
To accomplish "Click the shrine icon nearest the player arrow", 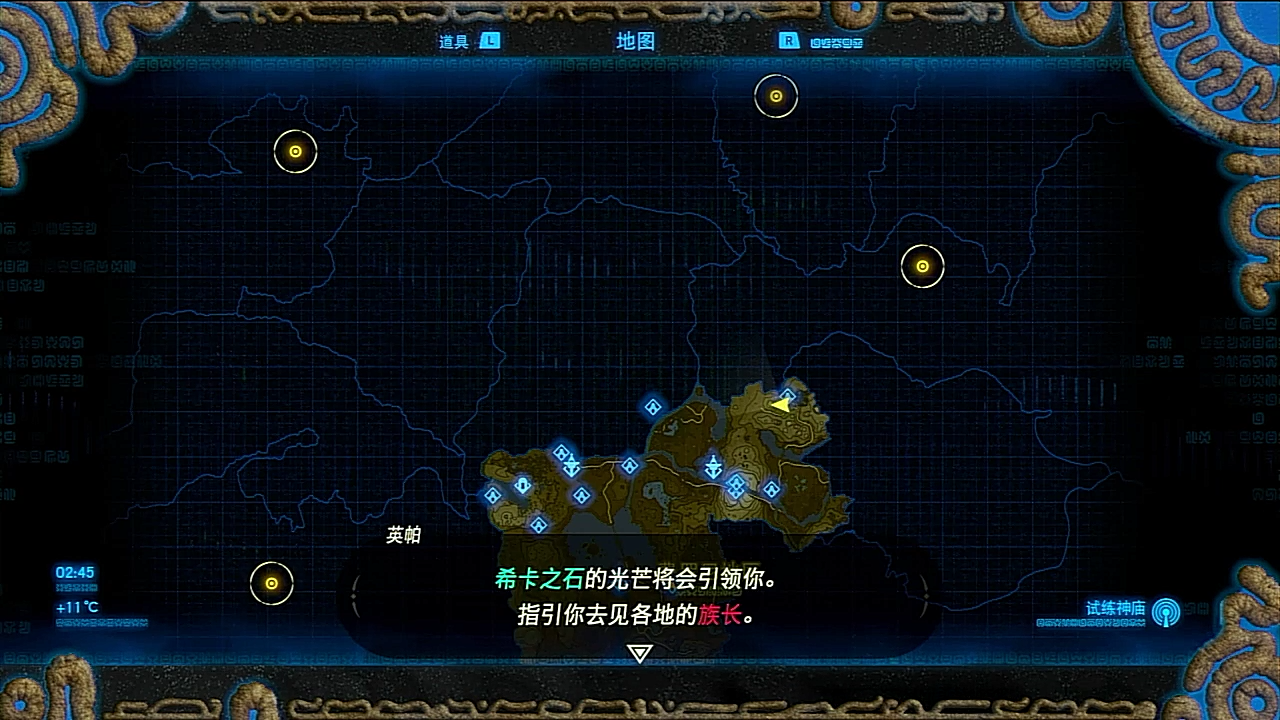I will (787, 395).
